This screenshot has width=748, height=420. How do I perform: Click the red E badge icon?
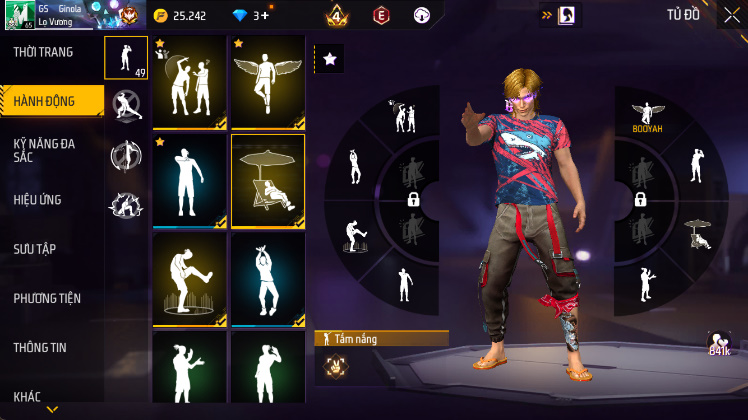(380, 16)
